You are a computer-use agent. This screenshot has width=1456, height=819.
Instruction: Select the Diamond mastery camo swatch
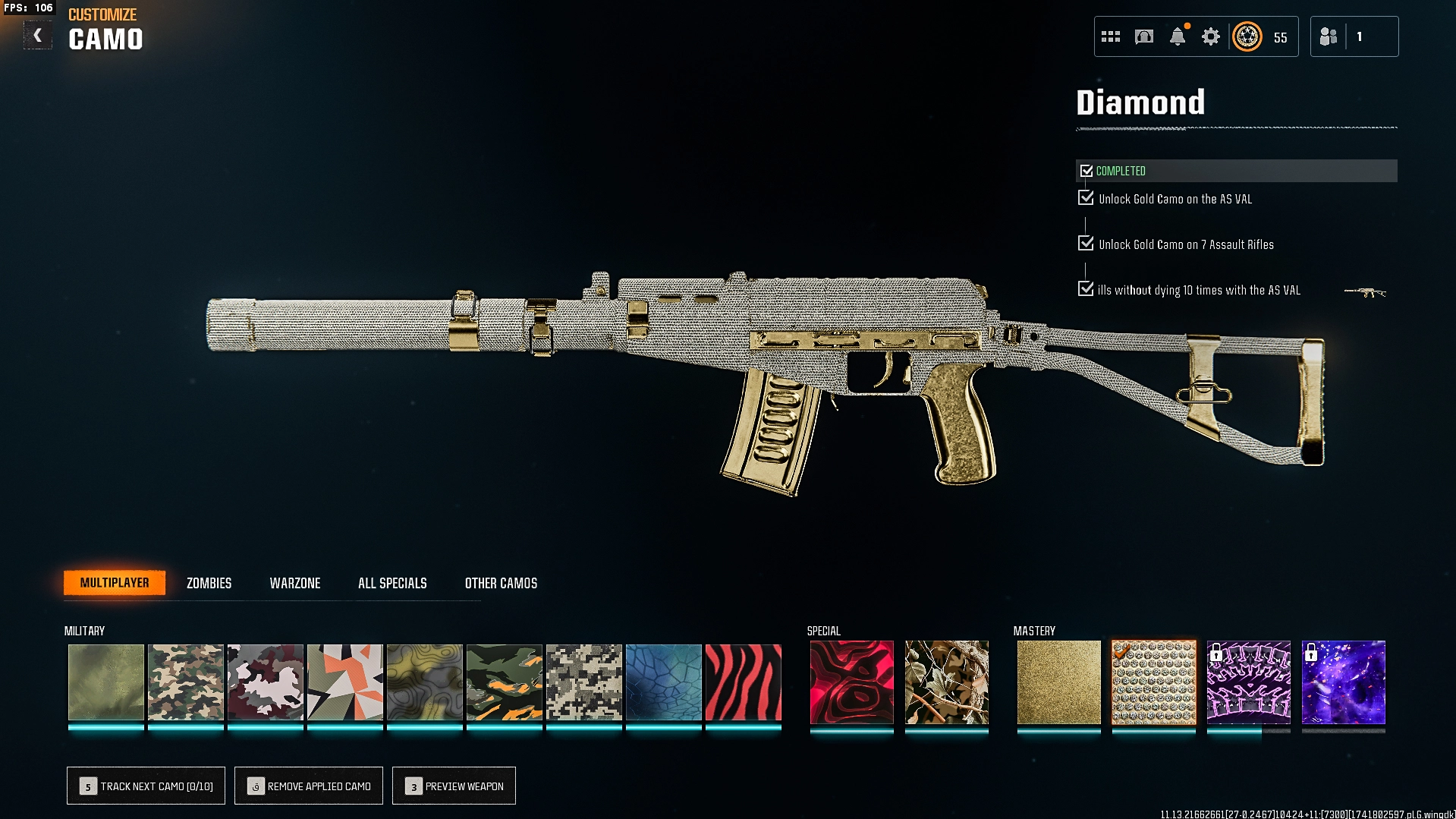(1153, 682)
